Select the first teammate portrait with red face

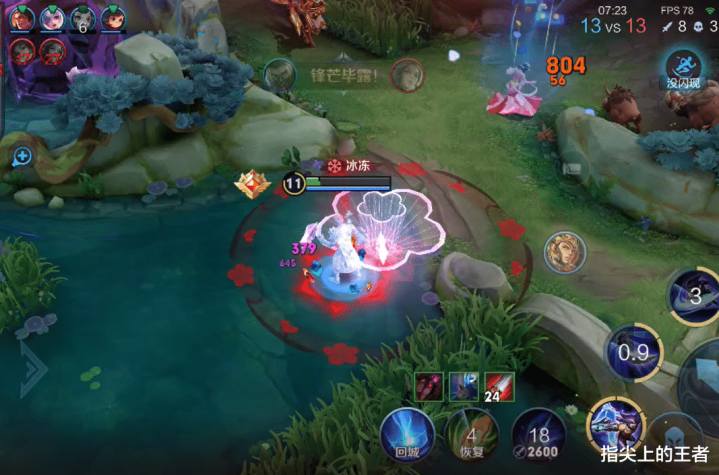pos(23,19)
